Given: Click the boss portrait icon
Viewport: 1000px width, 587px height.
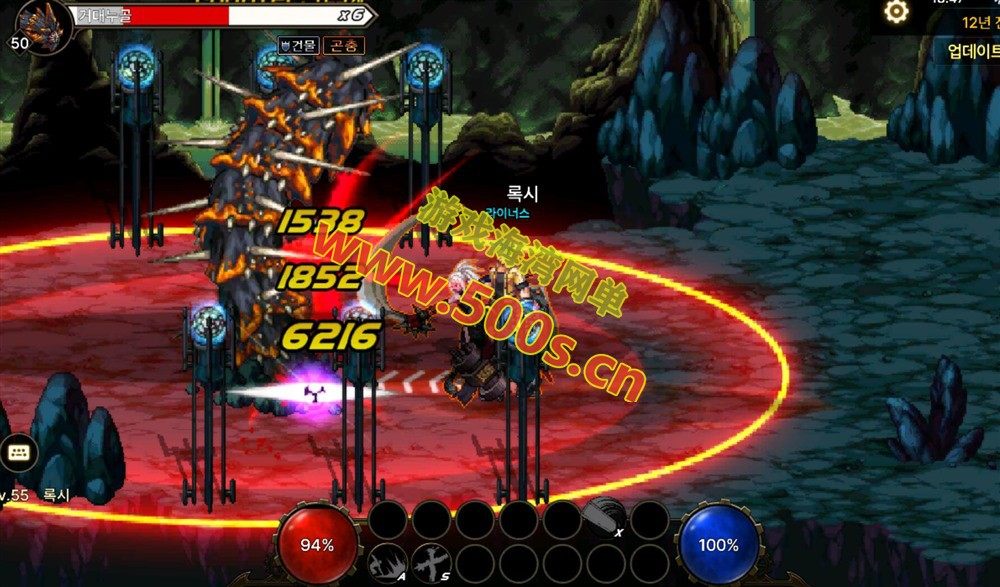Looking at the screenshot, I should [43, 22].
